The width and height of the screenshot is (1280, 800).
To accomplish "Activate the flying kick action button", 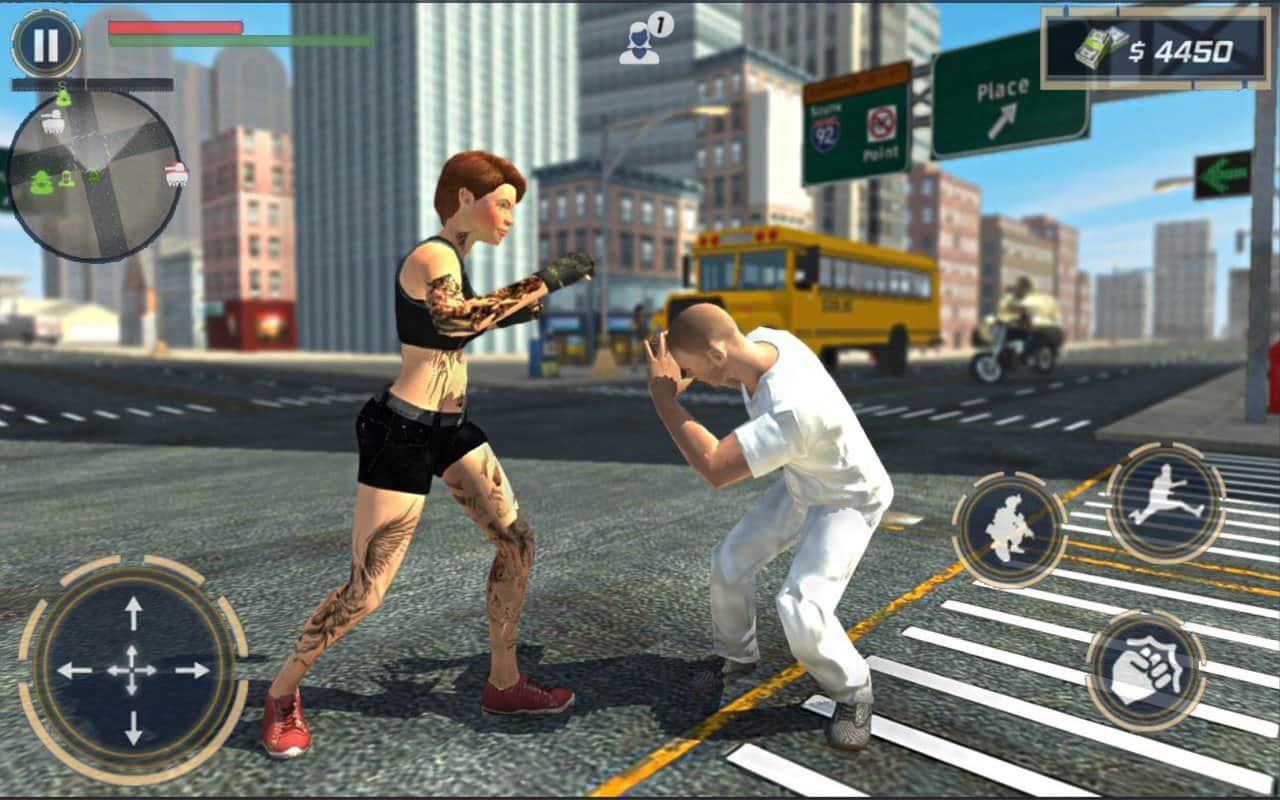I will tap(1165, 502).
